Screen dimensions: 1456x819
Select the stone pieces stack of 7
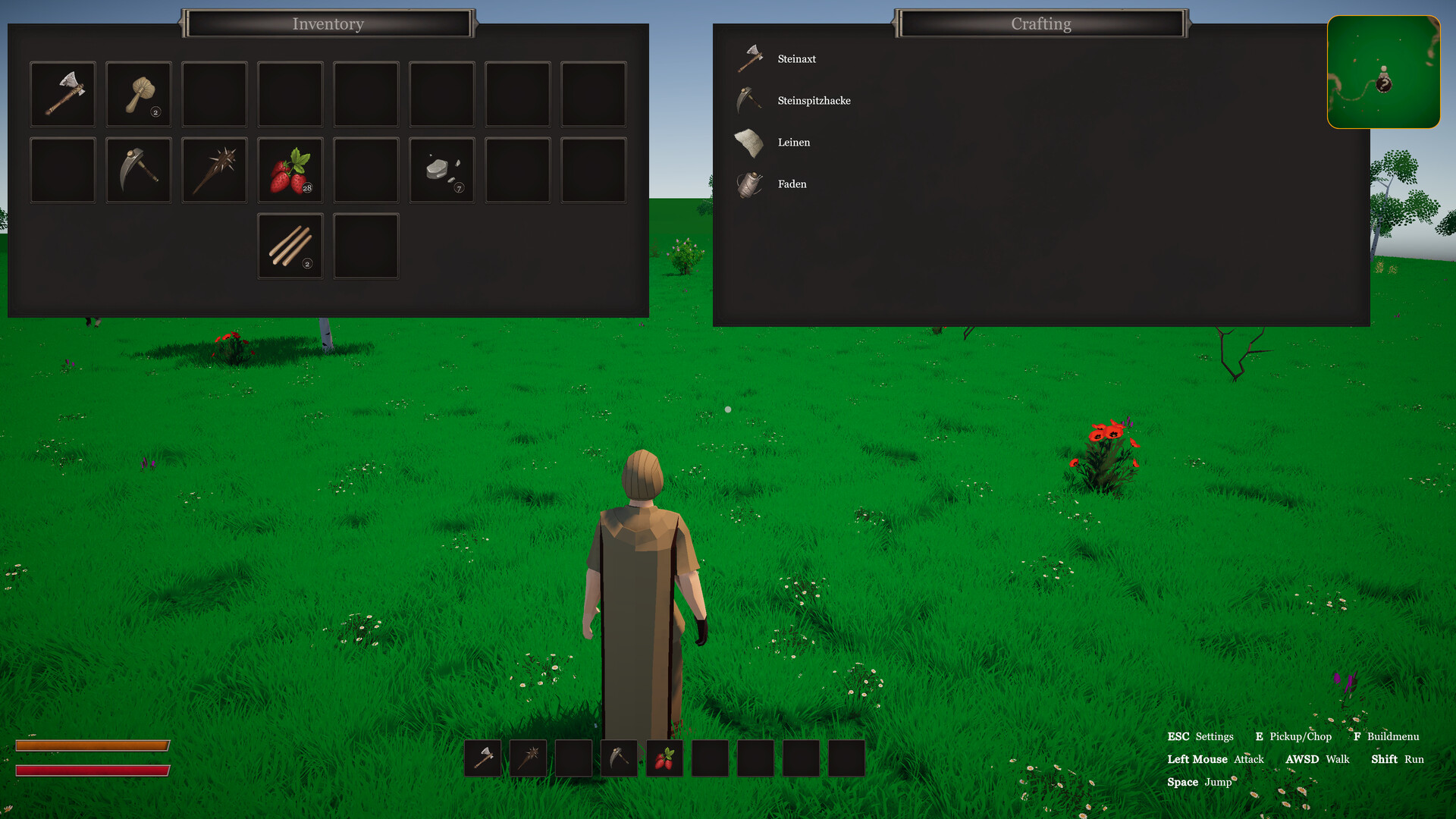tap(441, 169)
